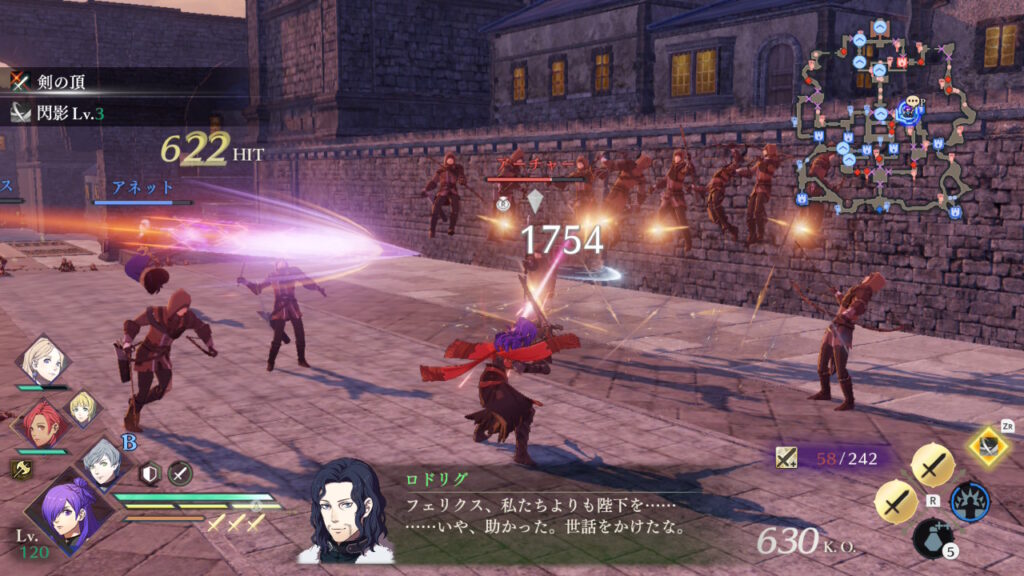This screenshot has height=576, width=1024.
Task: Trigger the upper gold sword combat art
Action: (932, 463)
